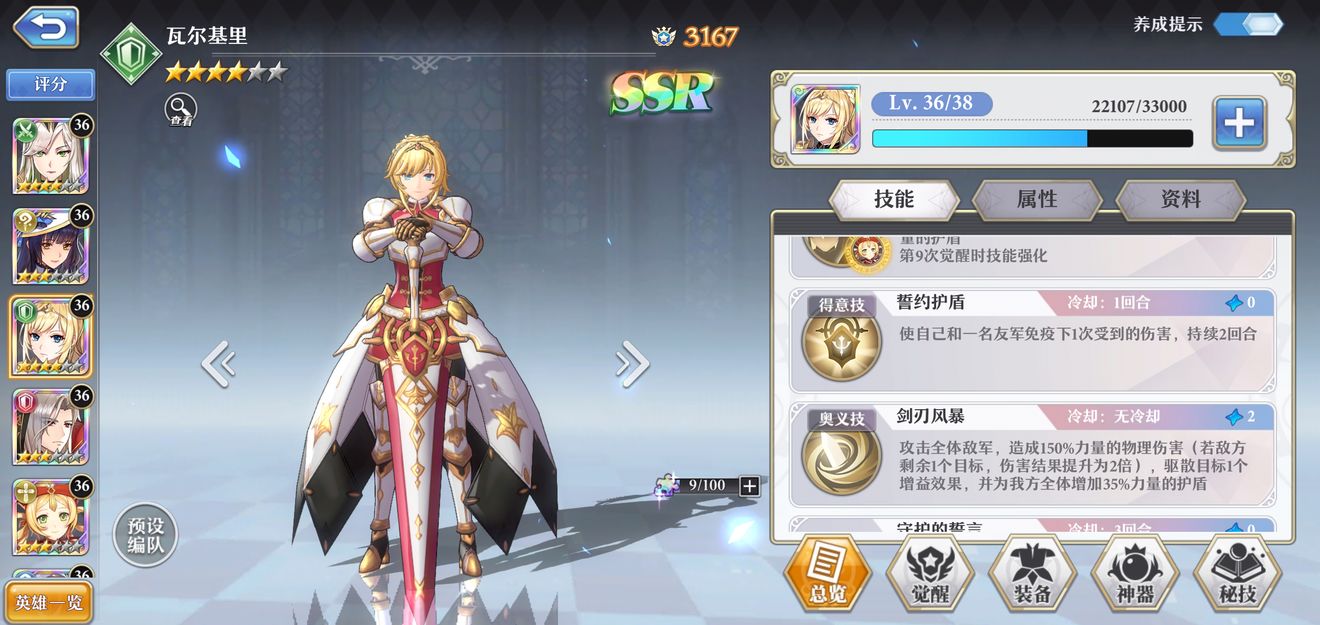The width and height of the screenshot is (1320, 625).
Task: Select the 誓约护盾 skill icon
Action: [842, 343]
